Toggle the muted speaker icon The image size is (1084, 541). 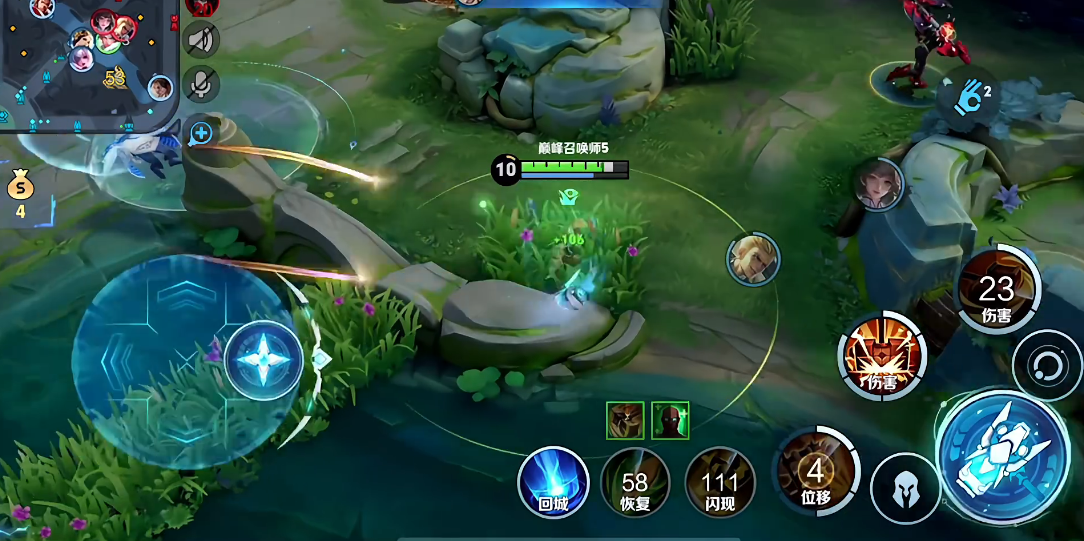point(203,40)
